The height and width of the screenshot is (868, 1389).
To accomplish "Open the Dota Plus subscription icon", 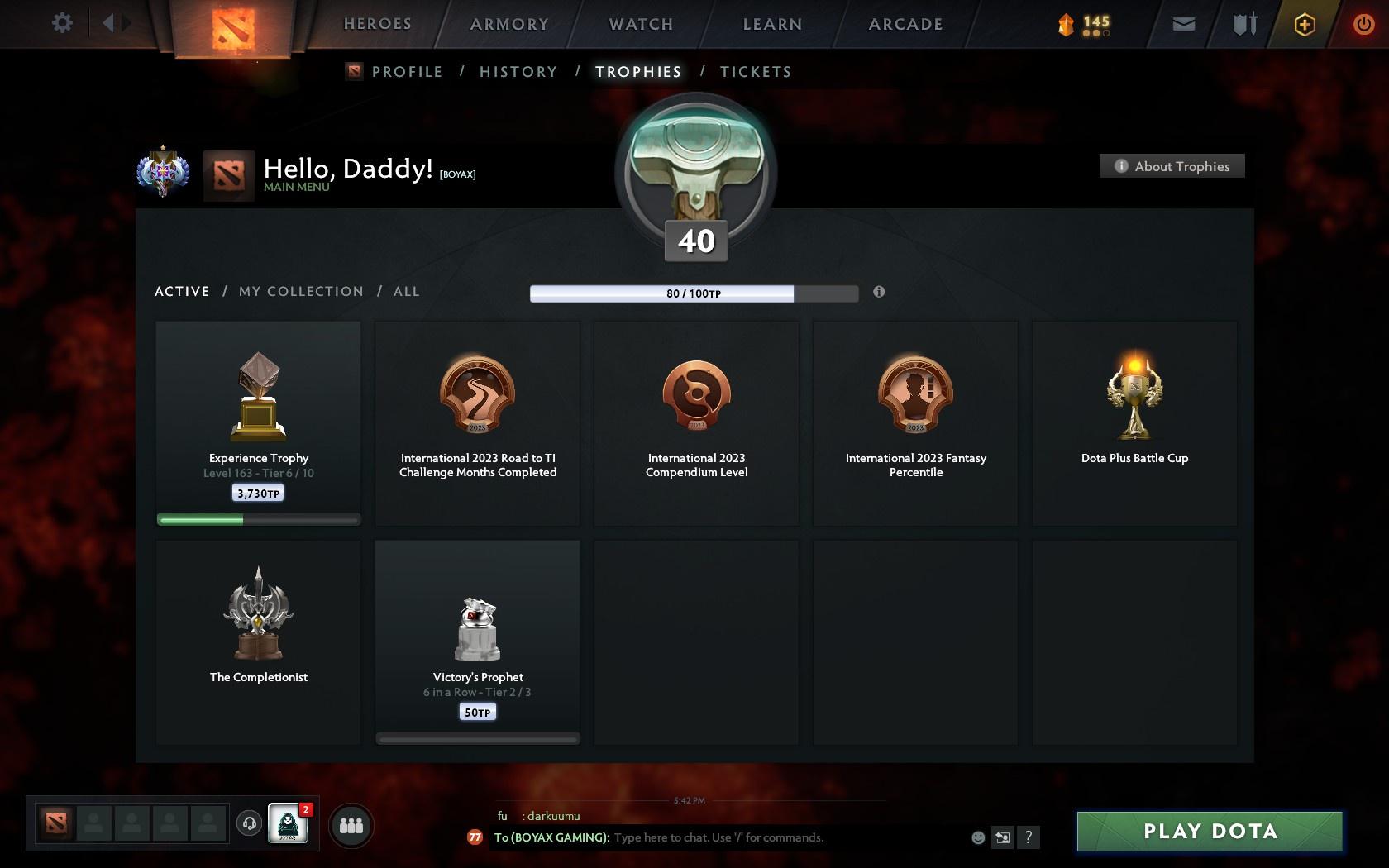I will pyautogui.click(x=1304, y=24).
